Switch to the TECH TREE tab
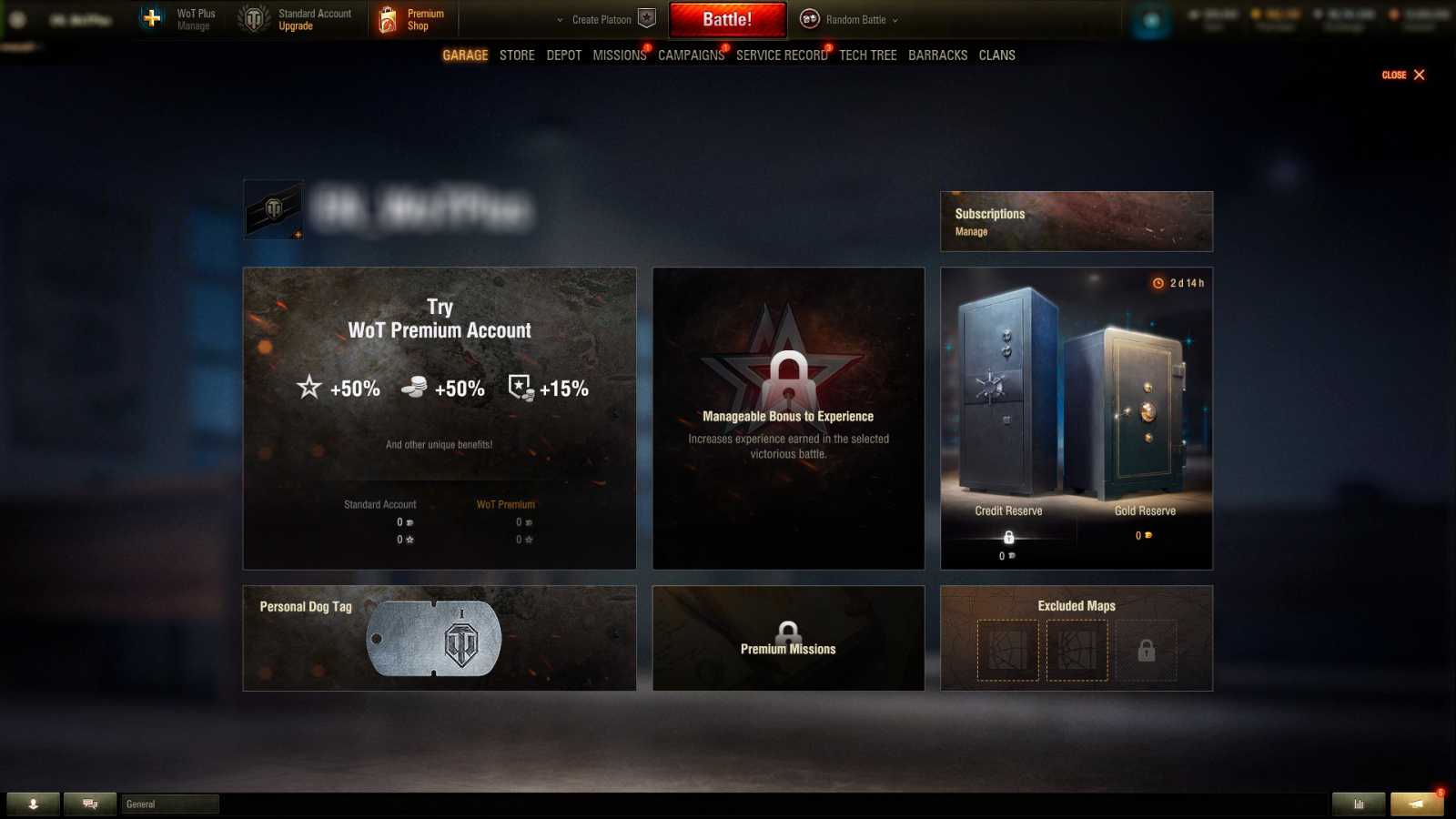 coord(868,55)
